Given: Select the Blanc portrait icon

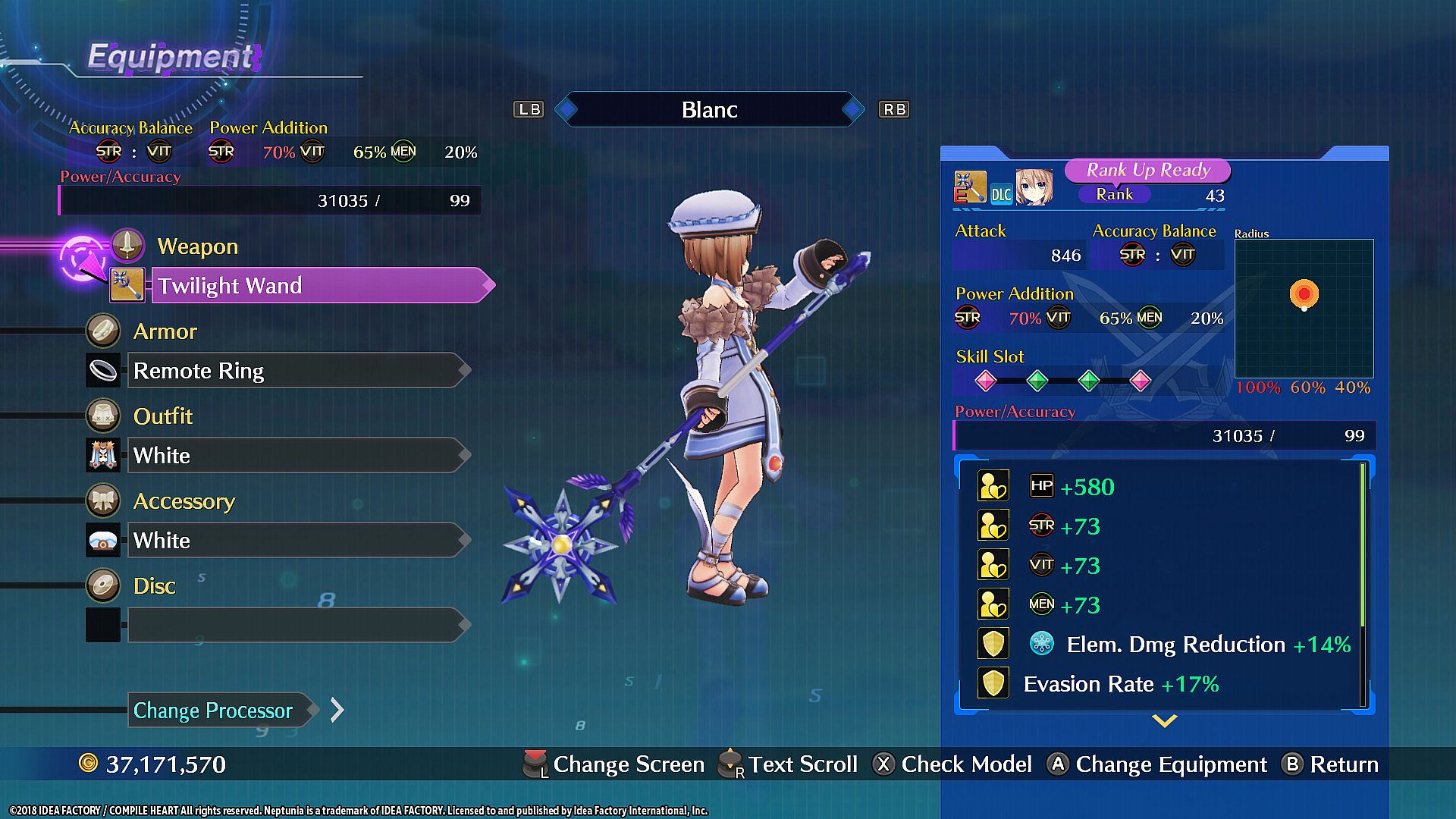Looking at the screenshot, I should tap(1034, 188).
